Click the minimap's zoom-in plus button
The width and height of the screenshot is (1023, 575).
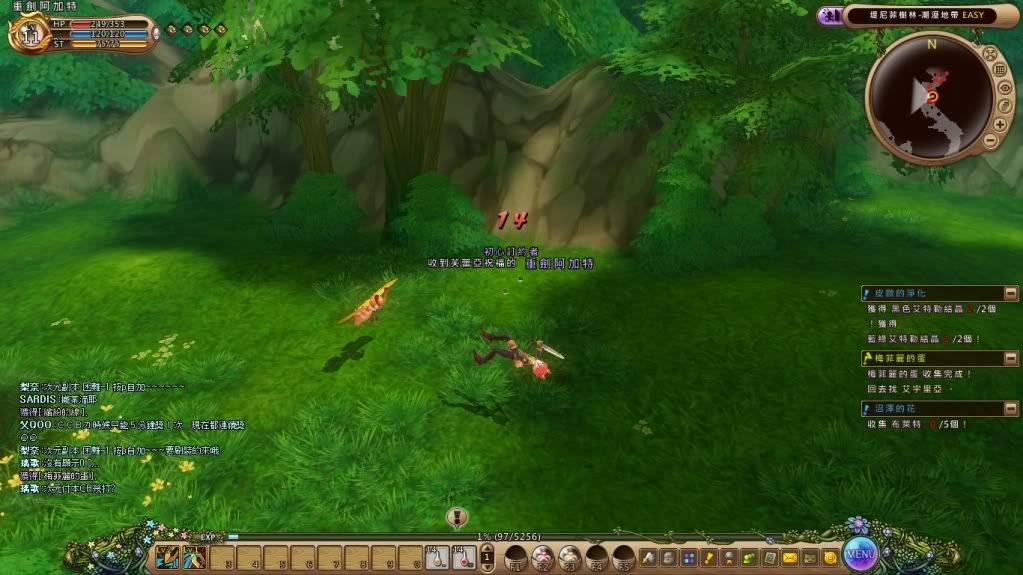(x=1000, y=124)
